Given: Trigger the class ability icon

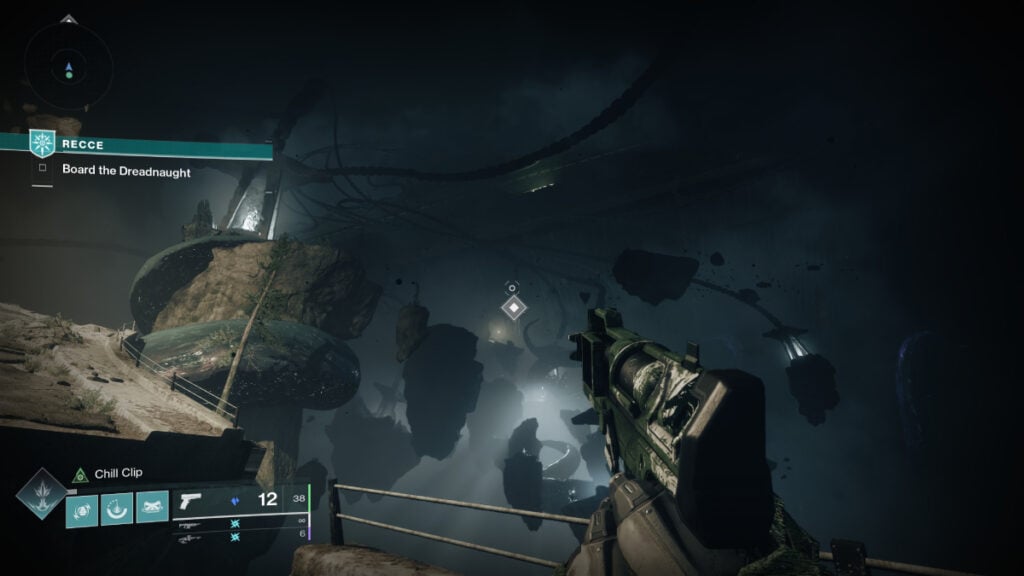Looking at the screenshot, I should [151, 509].
